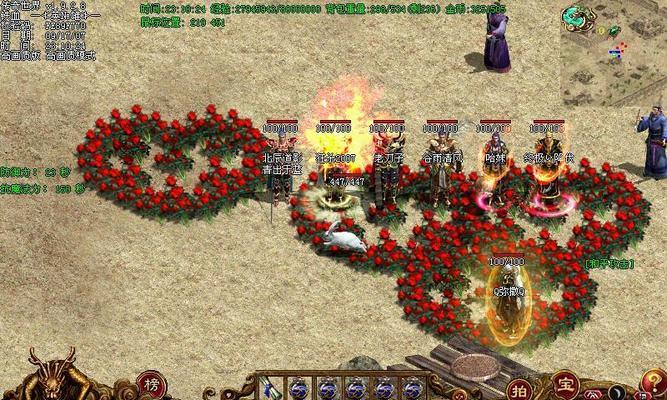Image resolution: width=667 pixels, height=400 pixels.
Task: Open the 宝 treasure shop button
Action: click(566, 383)
